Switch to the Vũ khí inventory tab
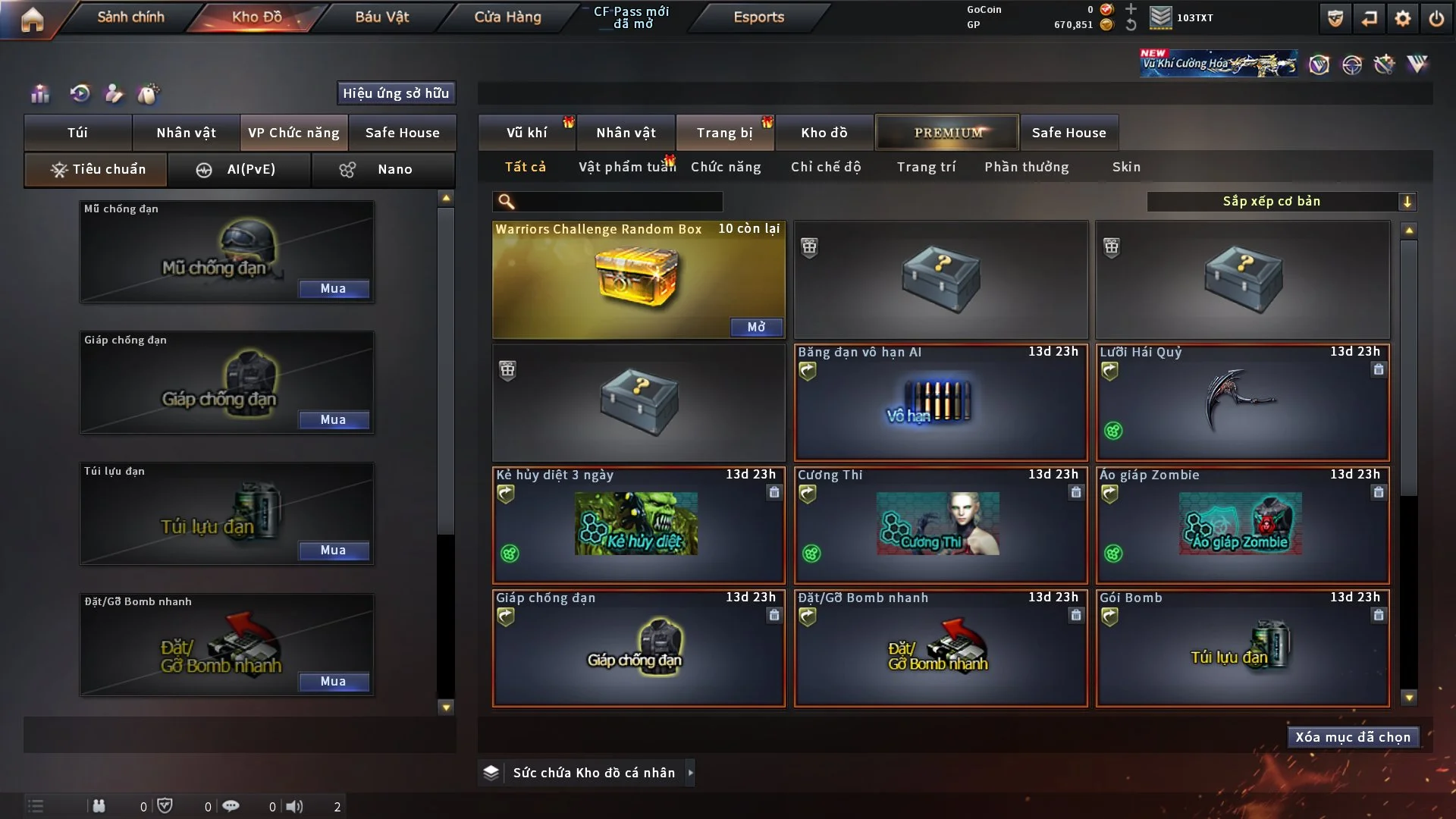The height and width of the screenshot is (819, 1456). tap(526, 133)
